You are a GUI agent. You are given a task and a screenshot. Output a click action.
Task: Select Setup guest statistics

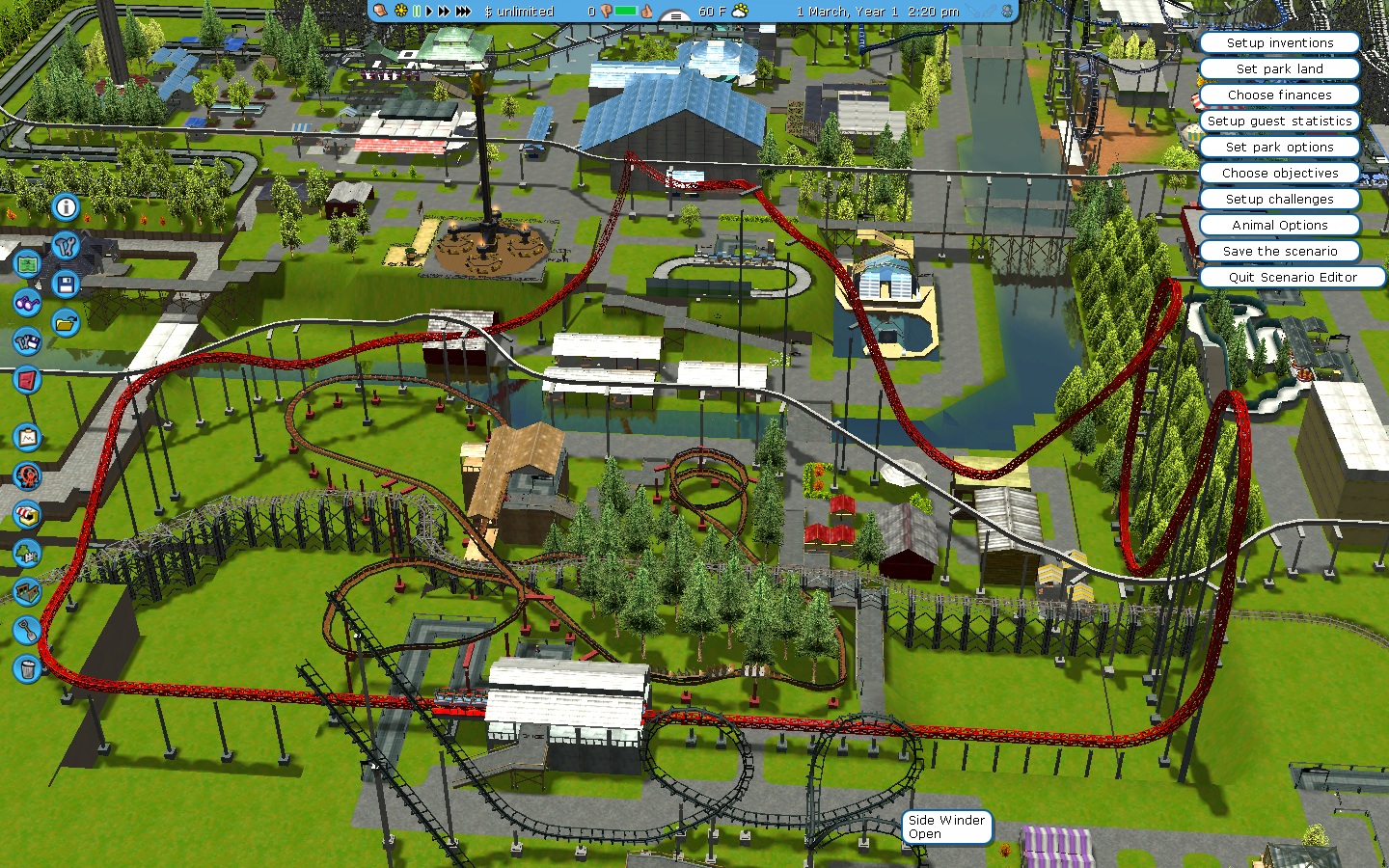[1279, 122]
